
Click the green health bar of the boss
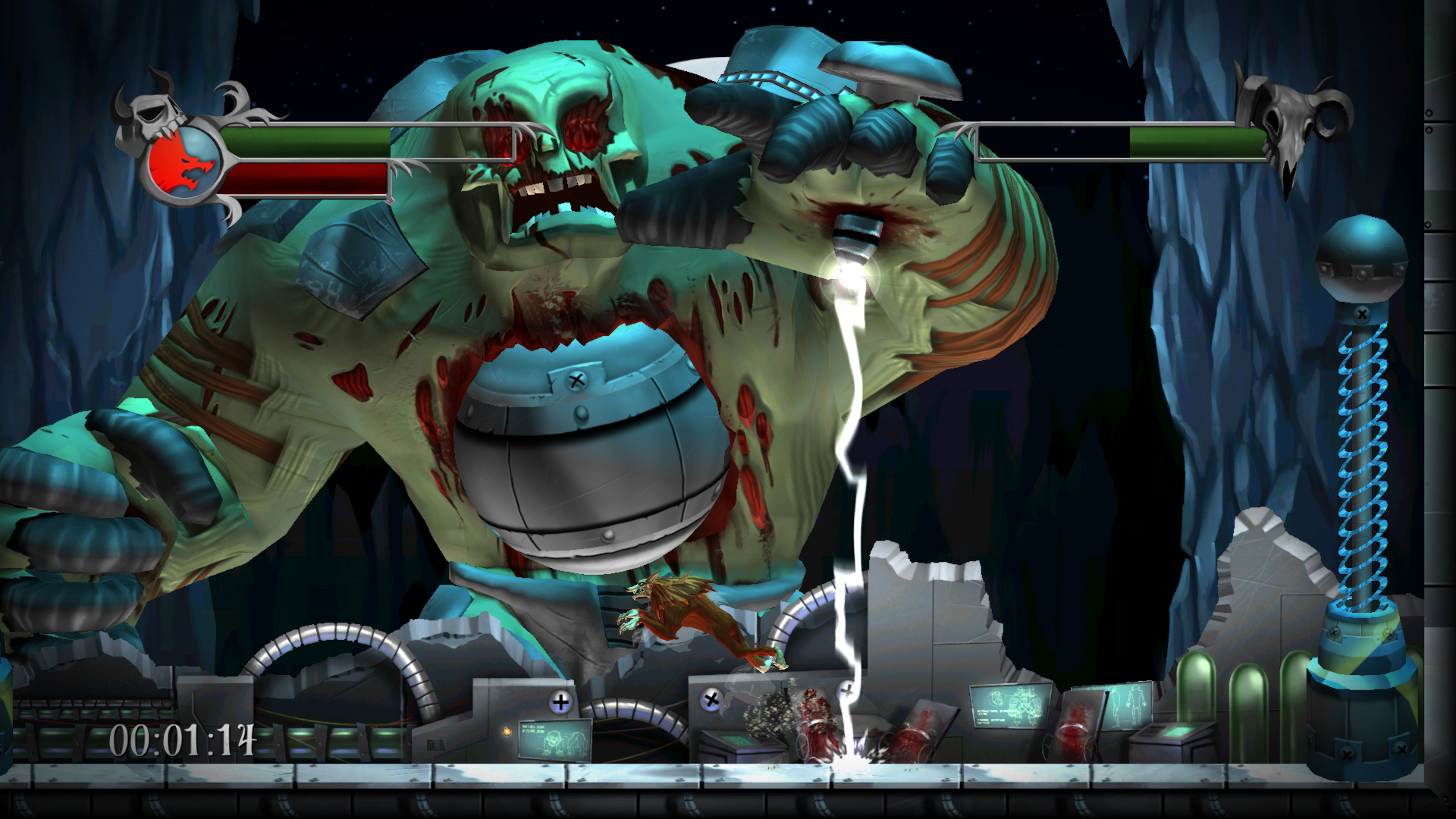pos(1198,140)
